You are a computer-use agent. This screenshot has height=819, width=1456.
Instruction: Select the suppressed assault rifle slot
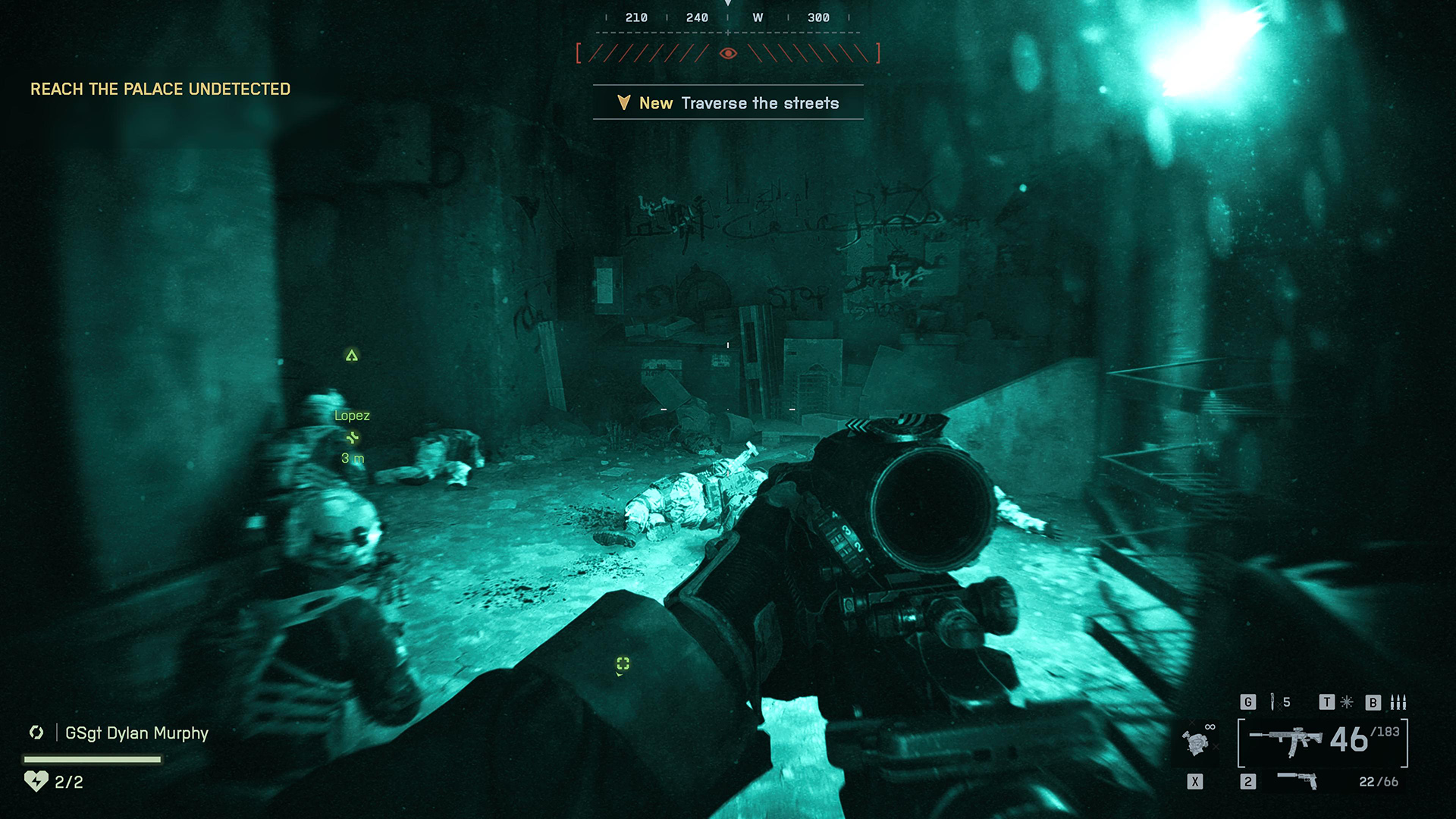(1286, 741)
